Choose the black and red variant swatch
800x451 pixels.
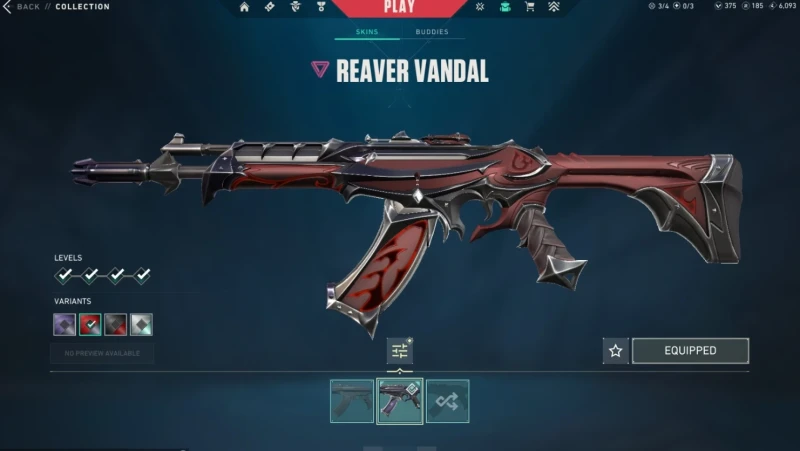point(116,324)
